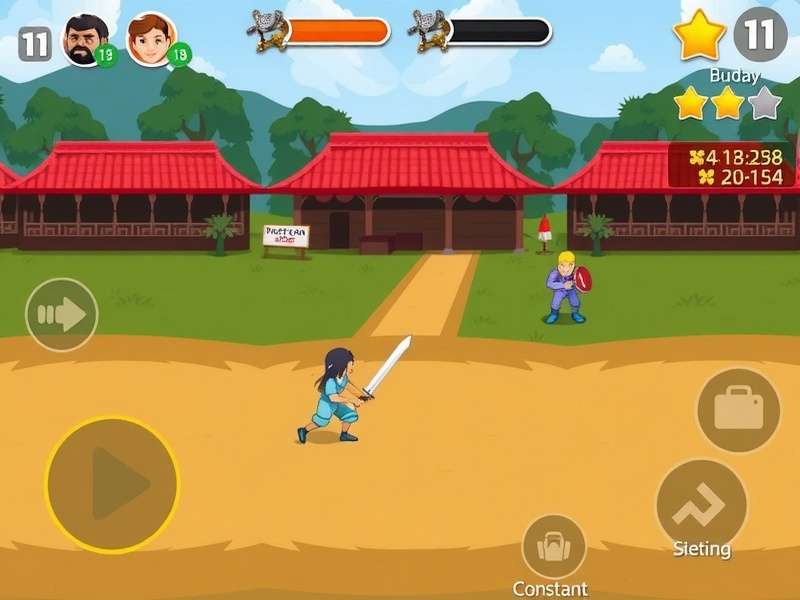This screenshot has width=800, height=600.
Task: Open the briefcase inventory button
Action: (738, 410)
